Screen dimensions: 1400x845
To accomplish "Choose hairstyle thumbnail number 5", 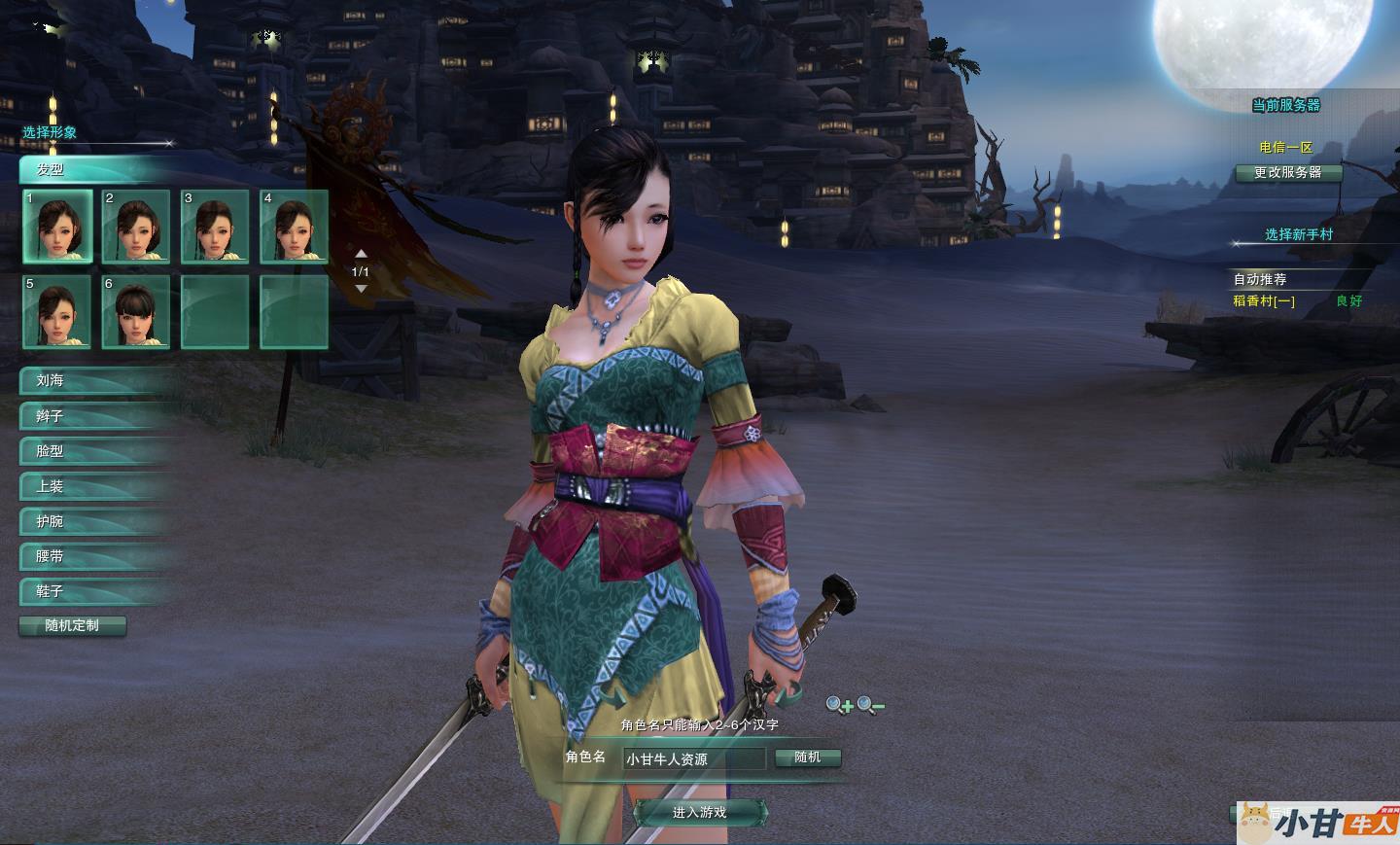I will click(x=58, y=311).
